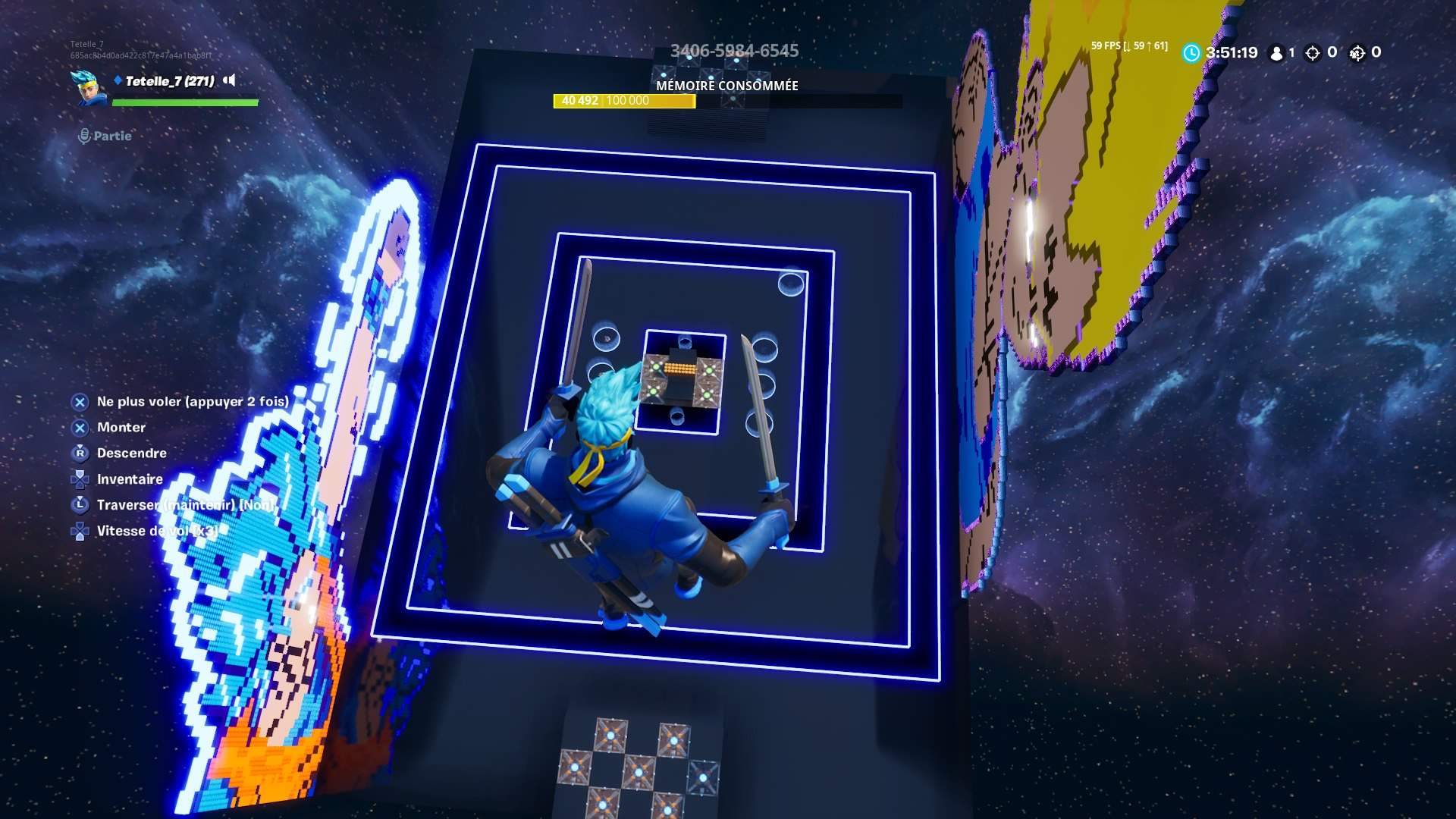
Task: Click the d-pad up prompt for Vitesse de vol
Action: coord(80,530)
